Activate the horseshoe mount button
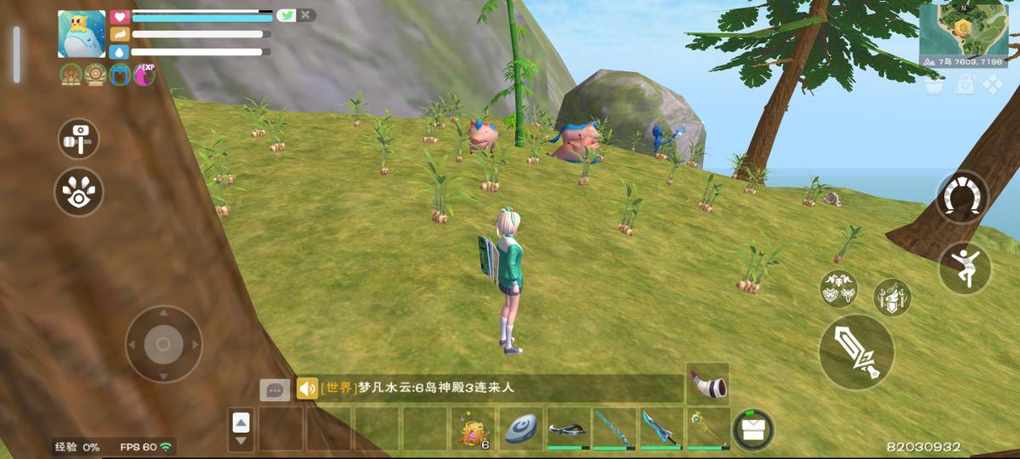1020x459 pixels. [962, 197]
